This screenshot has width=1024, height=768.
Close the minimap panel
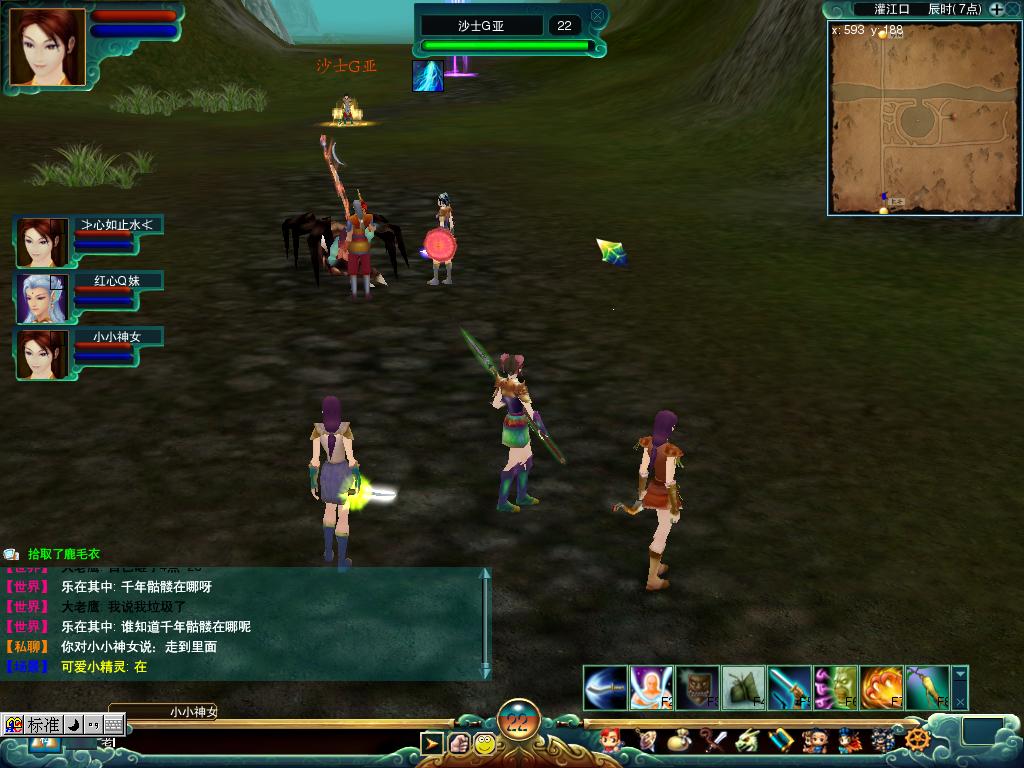point(1014,9)
